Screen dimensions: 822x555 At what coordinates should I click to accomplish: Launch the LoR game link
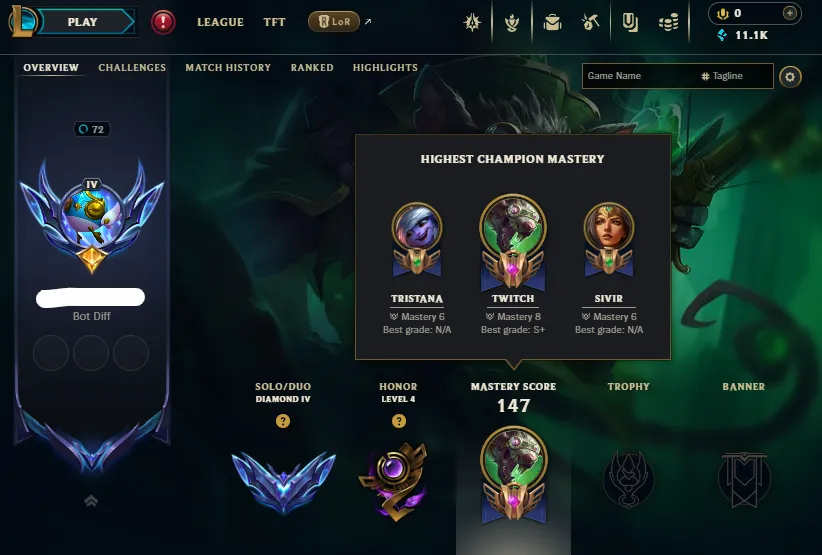click(335, 22)
